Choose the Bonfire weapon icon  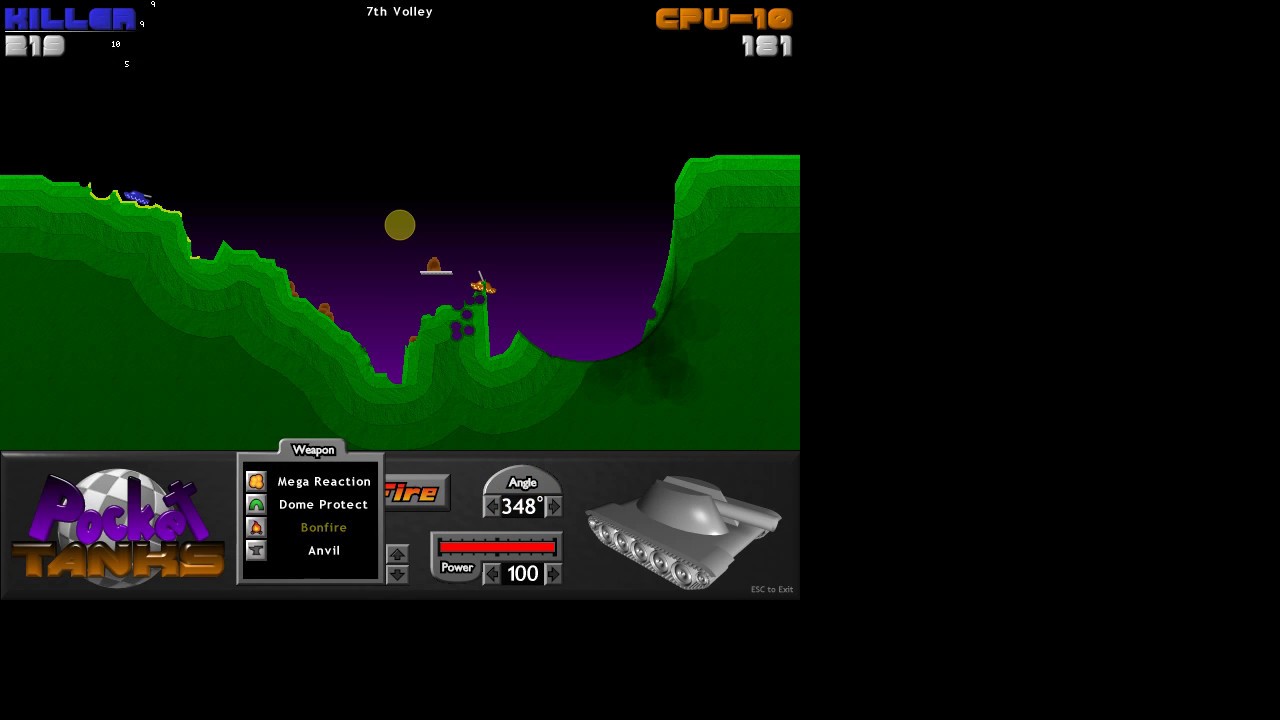pyautogui.click(x=257, y=527)
